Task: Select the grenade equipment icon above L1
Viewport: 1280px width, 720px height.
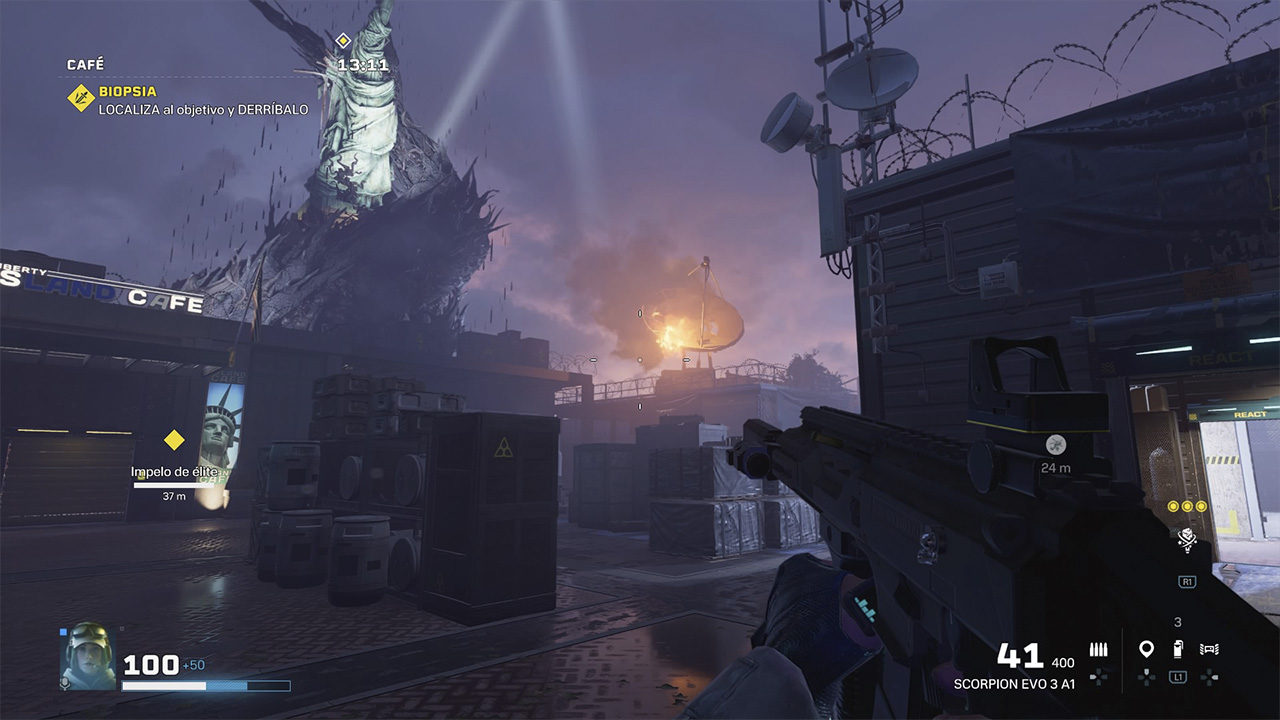Action: point(1177,648)
